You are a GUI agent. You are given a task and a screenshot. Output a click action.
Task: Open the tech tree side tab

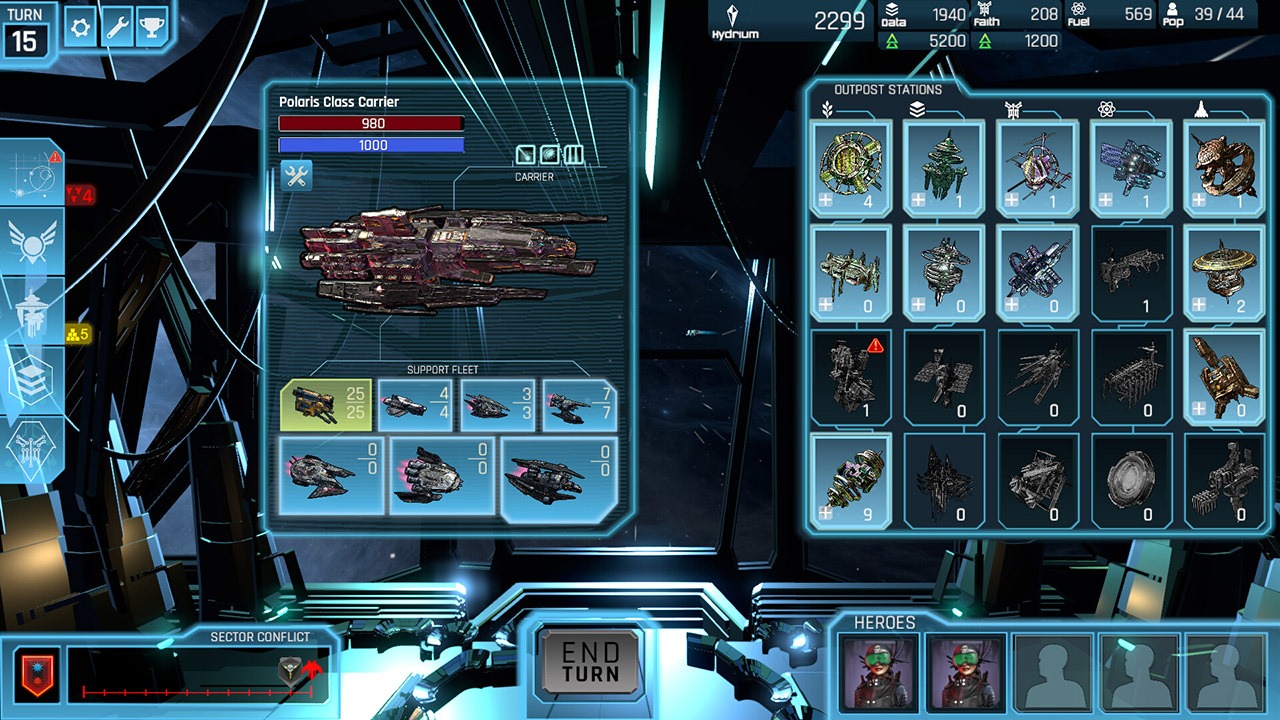(x=32, y=447)
